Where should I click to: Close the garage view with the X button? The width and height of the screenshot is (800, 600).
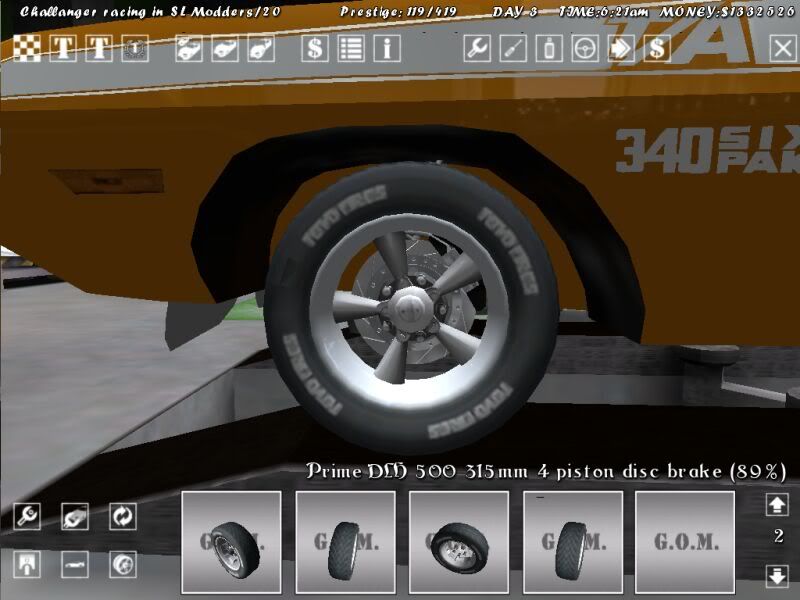click(x=783, y=48)
